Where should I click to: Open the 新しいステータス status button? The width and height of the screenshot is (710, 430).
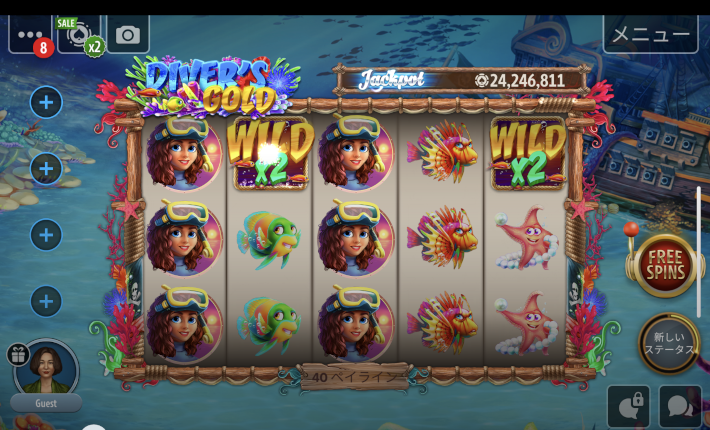pyautogui.click(x=667, y=343)
